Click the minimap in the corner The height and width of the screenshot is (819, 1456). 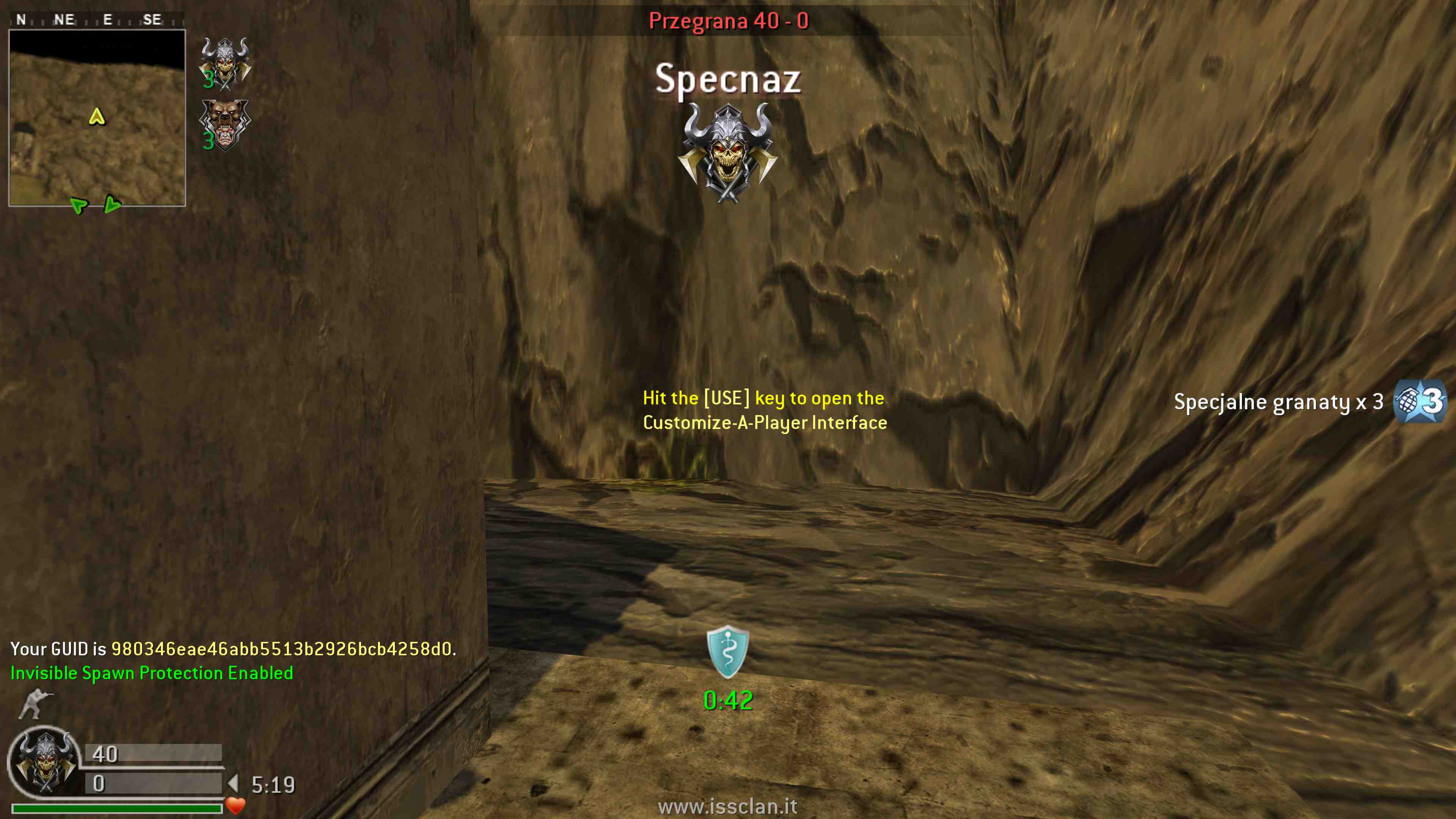(x=97, y=118)
